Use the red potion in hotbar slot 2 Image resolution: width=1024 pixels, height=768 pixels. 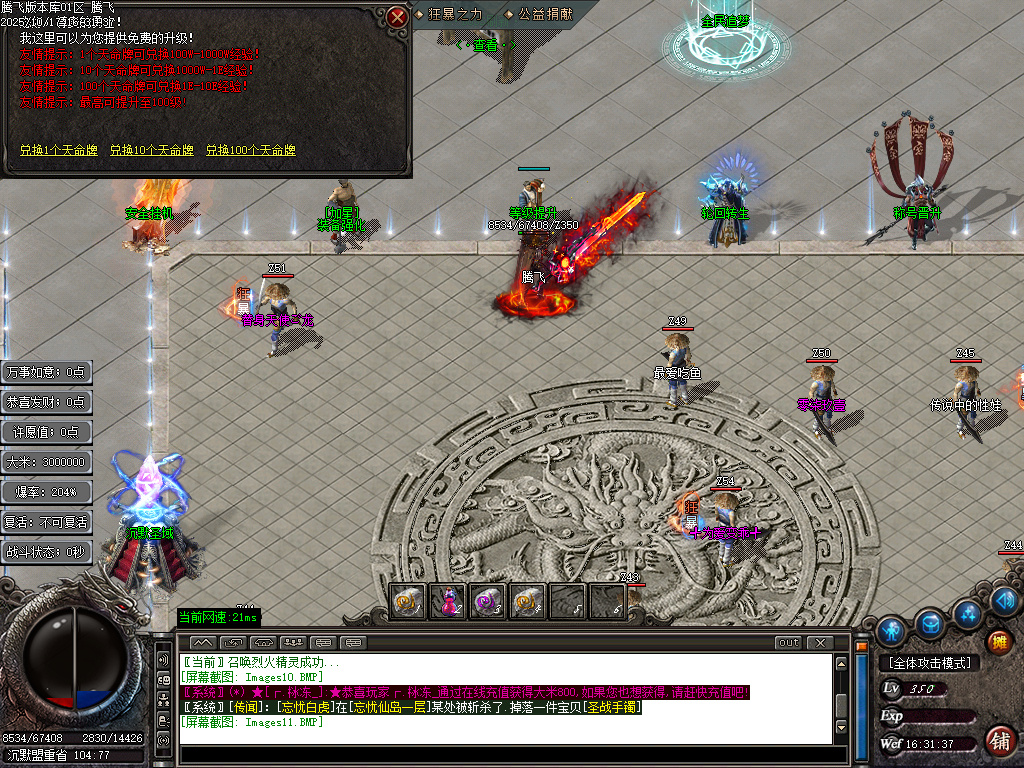[x=447, y=601]
